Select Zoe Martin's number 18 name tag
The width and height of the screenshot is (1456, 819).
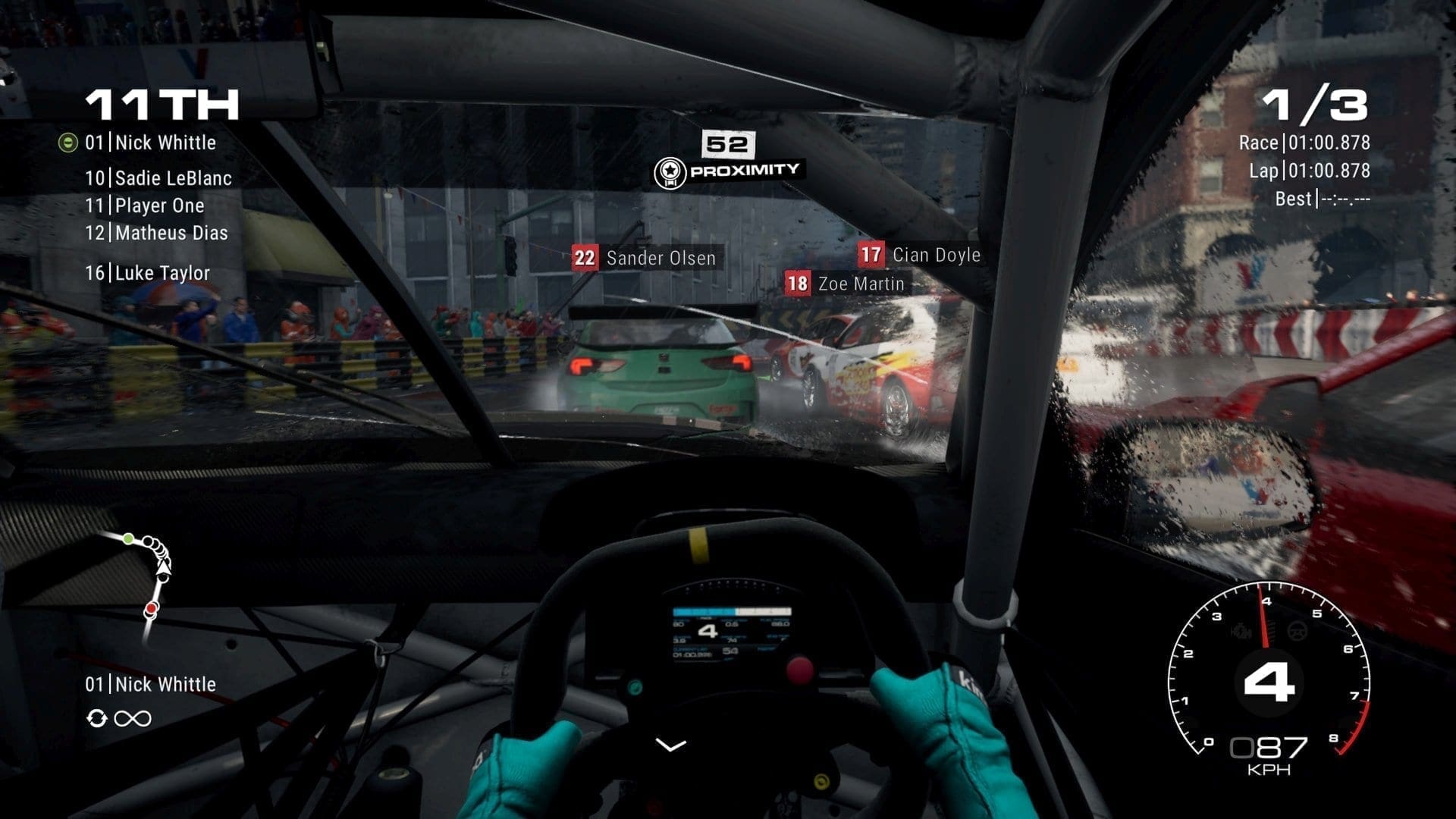(845, 284)
